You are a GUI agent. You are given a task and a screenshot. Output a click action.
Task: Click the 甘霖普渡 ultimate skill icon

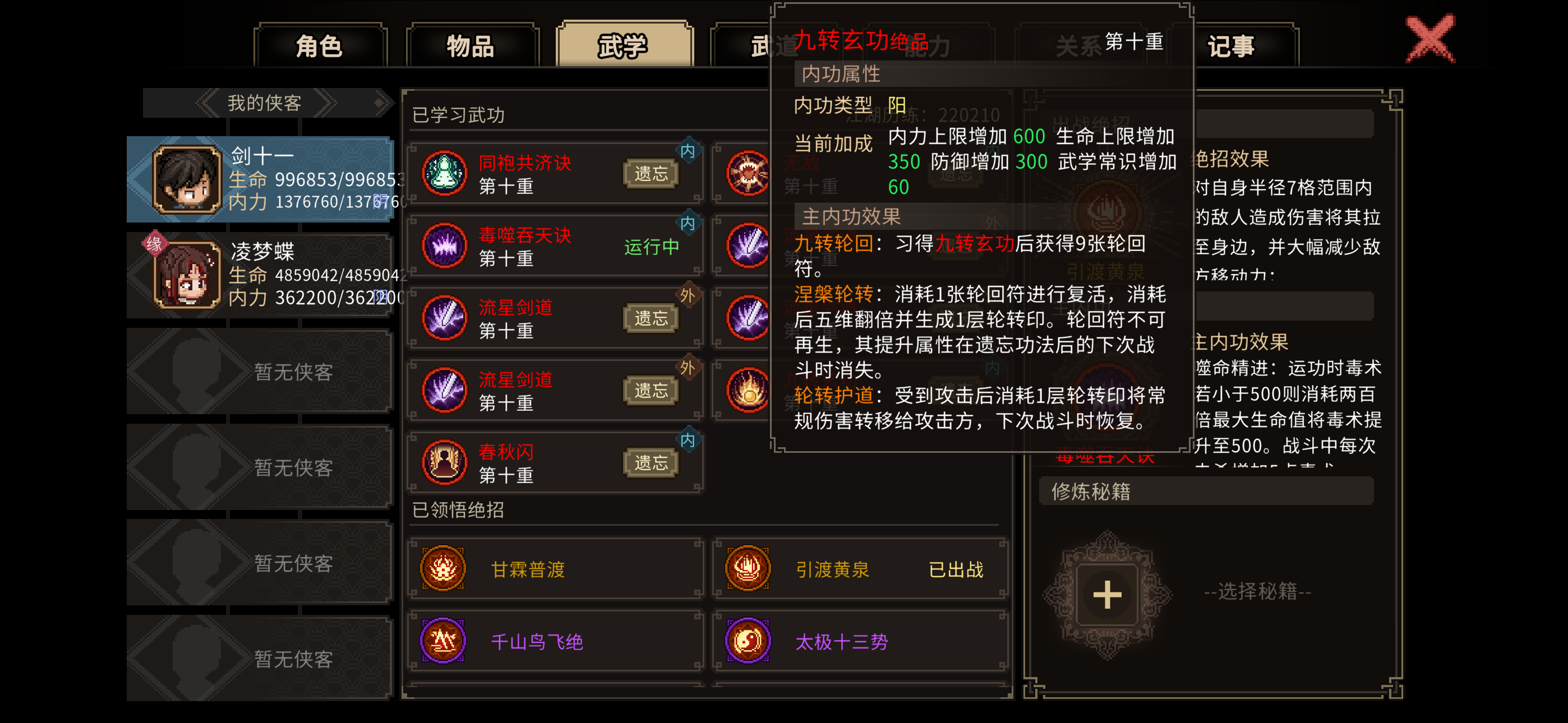coord(443,569)
